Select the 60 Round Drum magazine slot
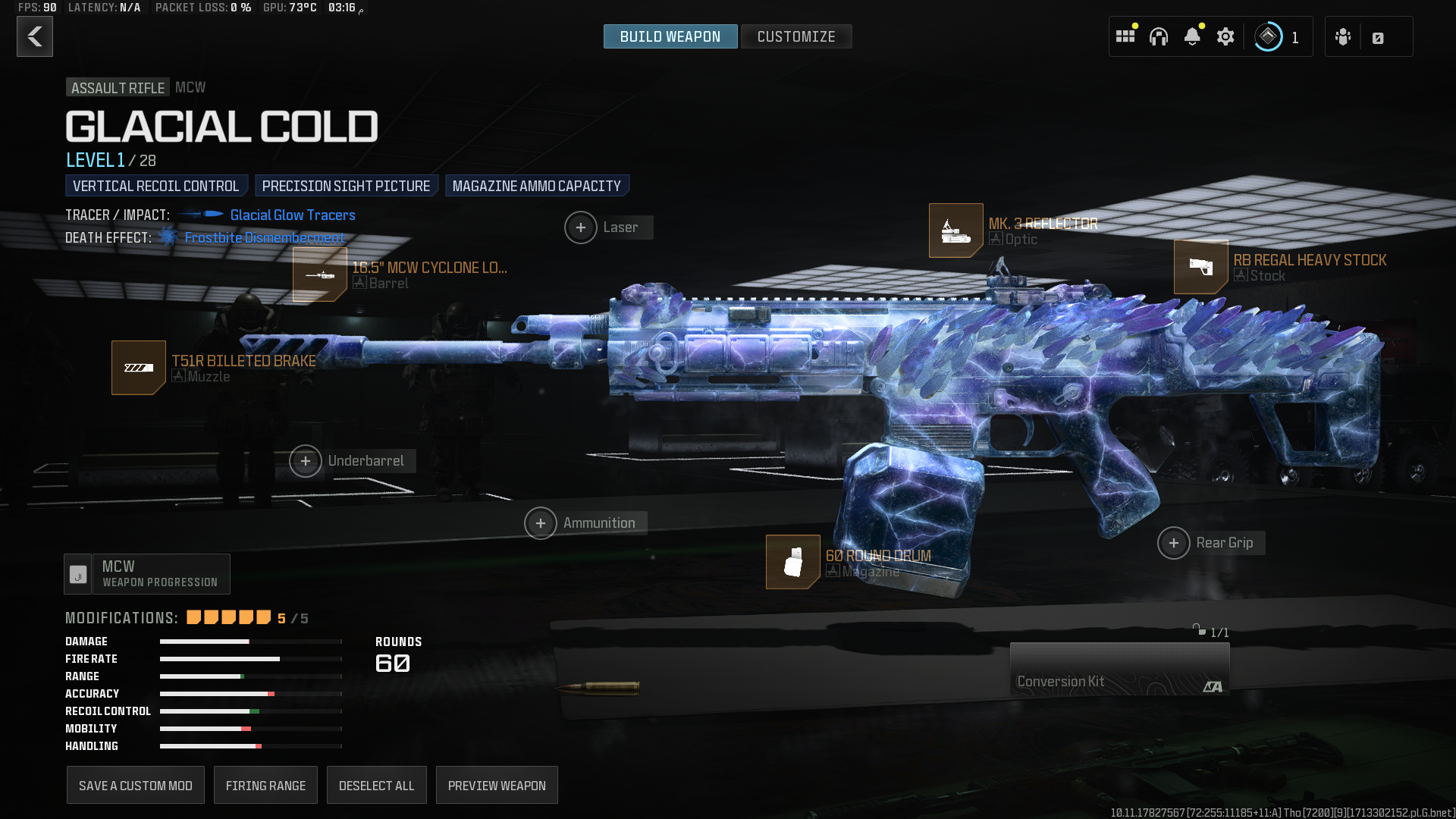 (x=793, y=562)
